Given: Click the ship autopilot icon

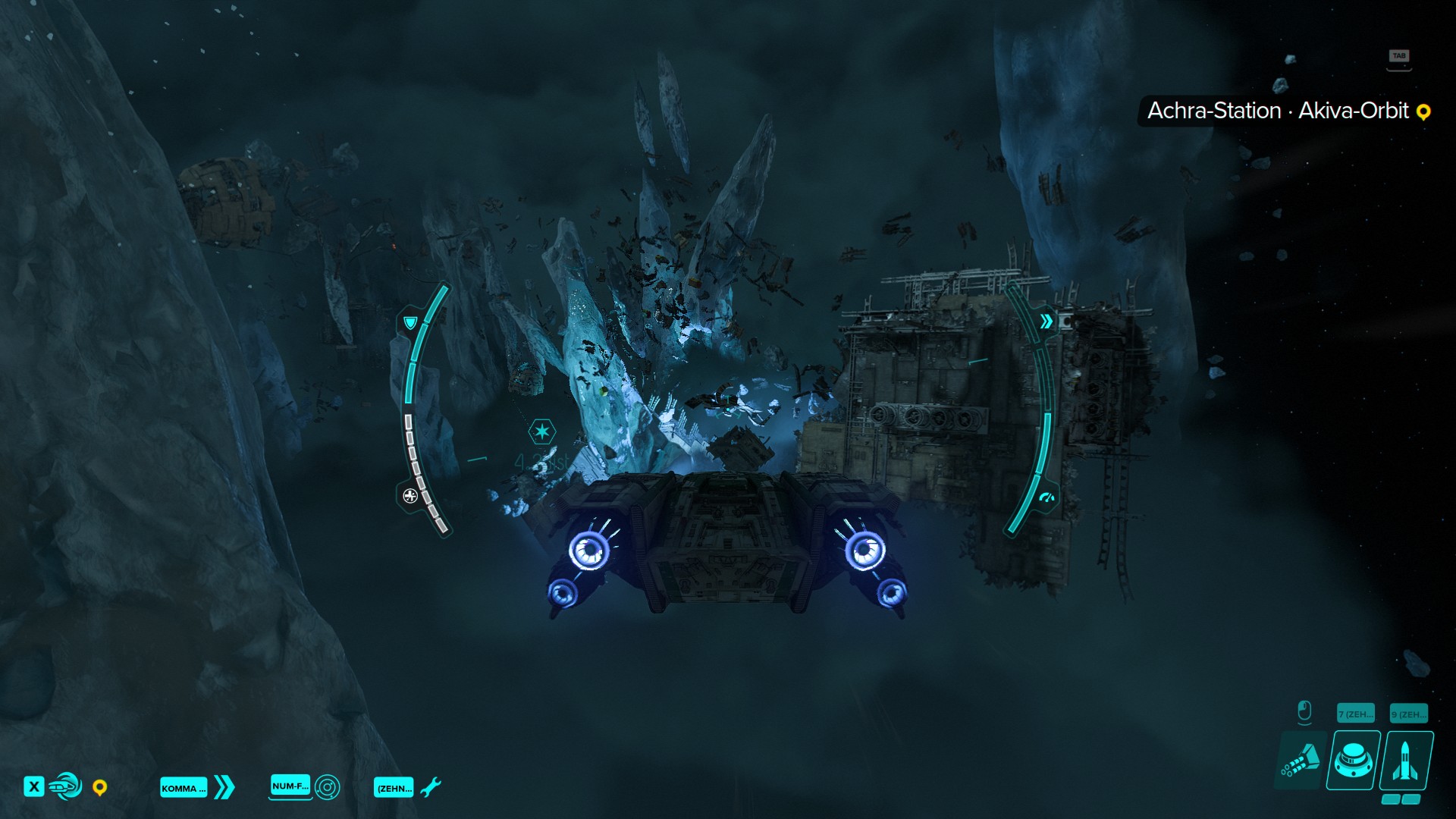Looking at the screenshot, I should (66, 786).
